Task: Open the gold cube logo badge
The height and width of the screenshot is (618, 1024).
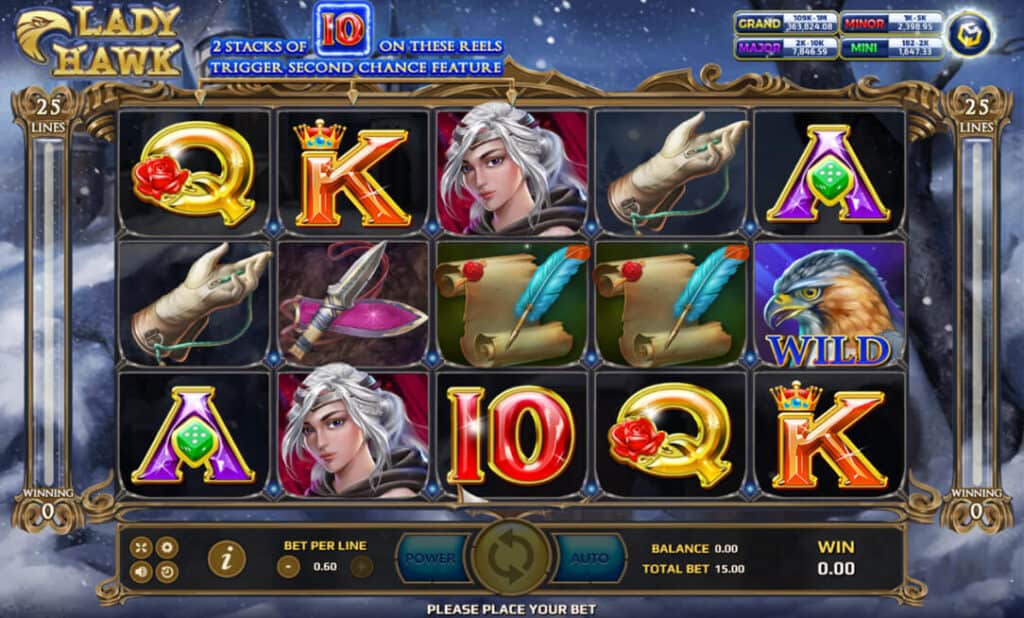Action: pos(969,33)
